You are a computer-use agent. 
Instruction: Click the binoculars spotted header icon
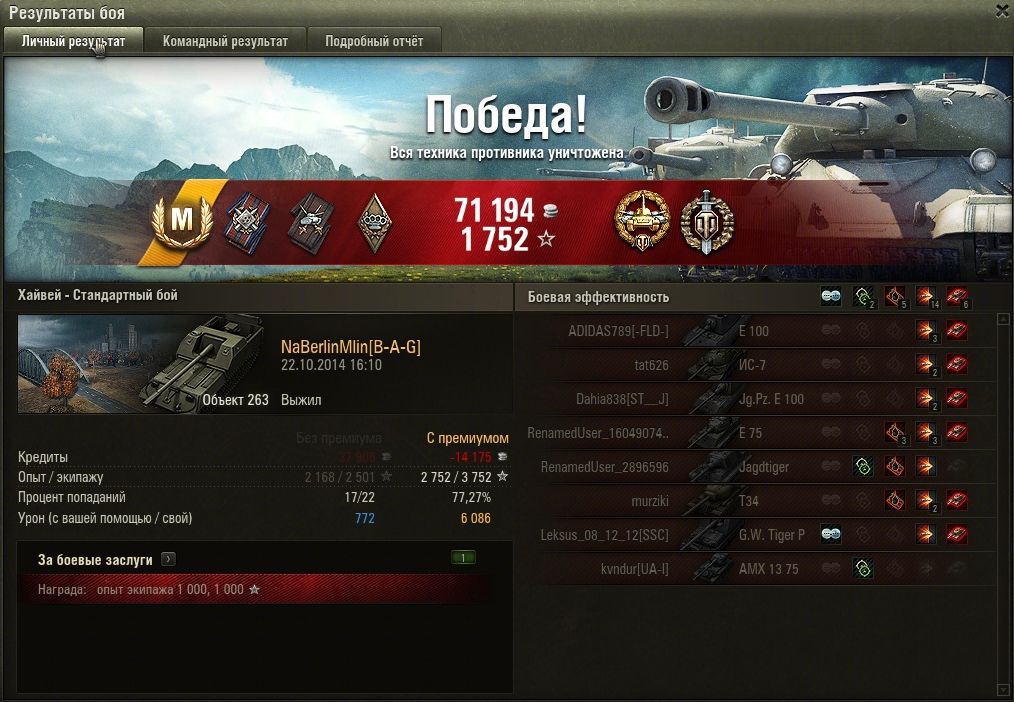pos(831,297)
